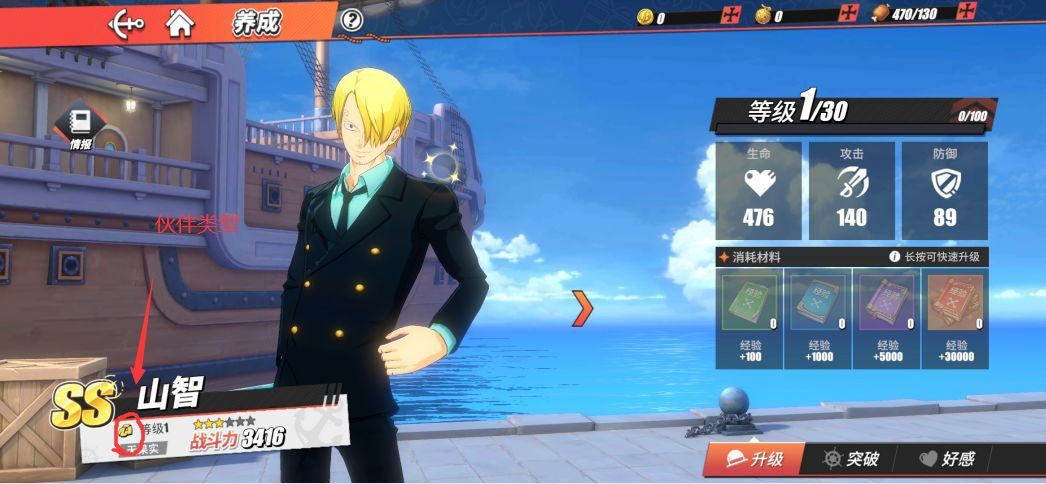Open the question mark help
The height and width of the screenshot is (484, 1046).
[351, 19]
